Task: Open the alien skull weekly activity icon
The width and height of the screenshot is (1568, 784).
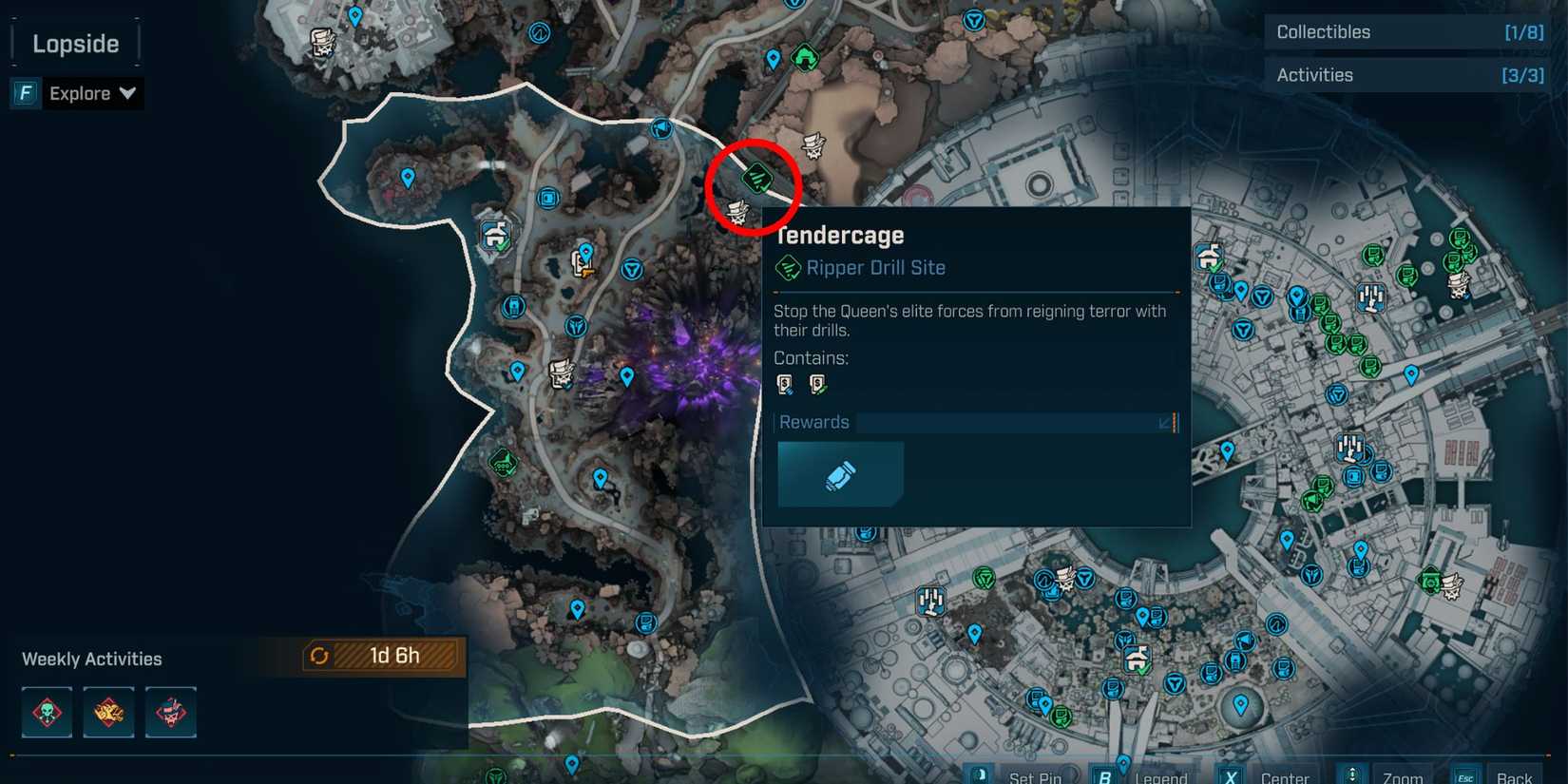Action: pyautogui.click(x=46, y=711)
